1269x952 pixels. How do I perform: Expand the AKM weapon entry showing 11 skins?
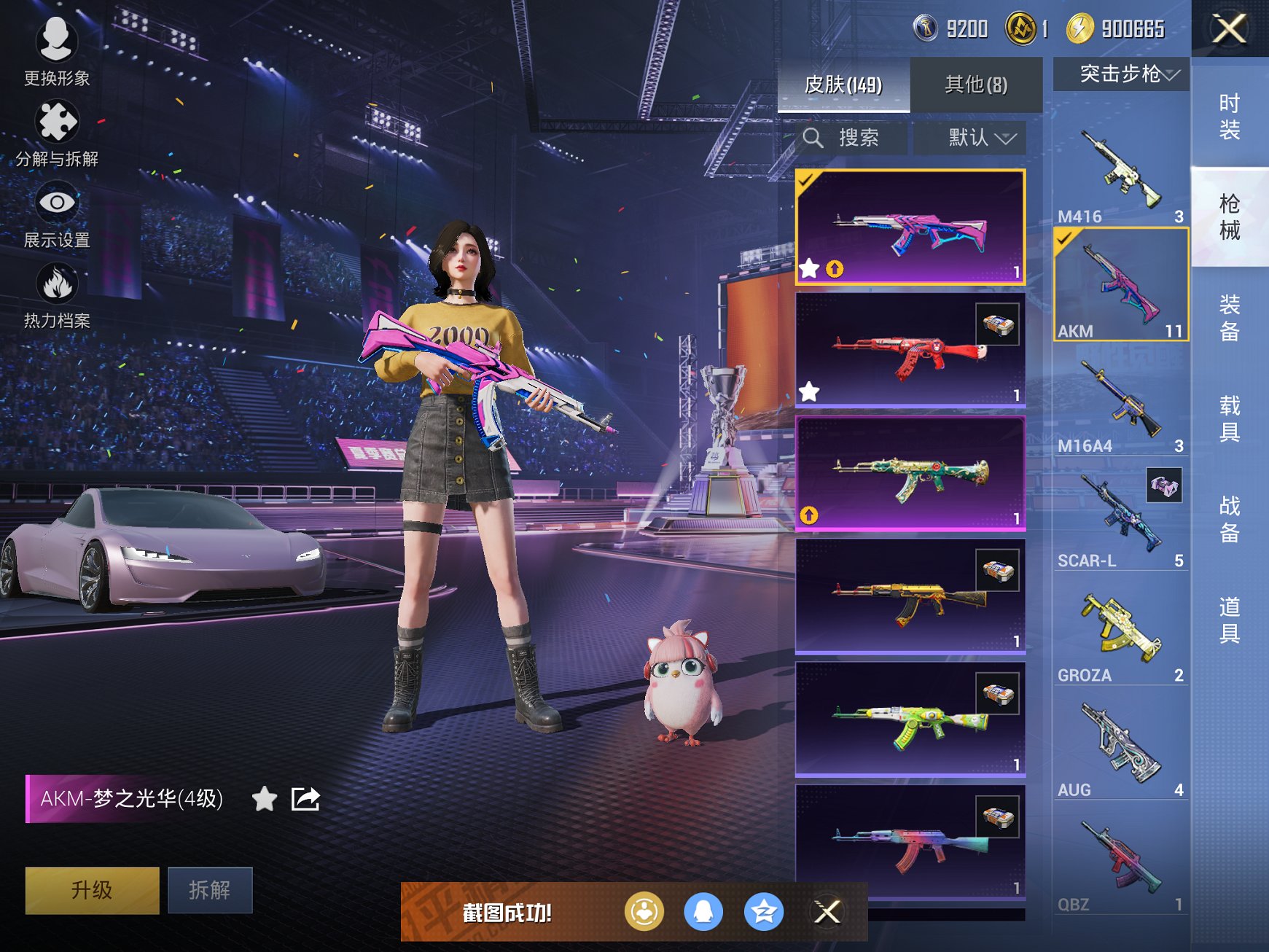1120,284
